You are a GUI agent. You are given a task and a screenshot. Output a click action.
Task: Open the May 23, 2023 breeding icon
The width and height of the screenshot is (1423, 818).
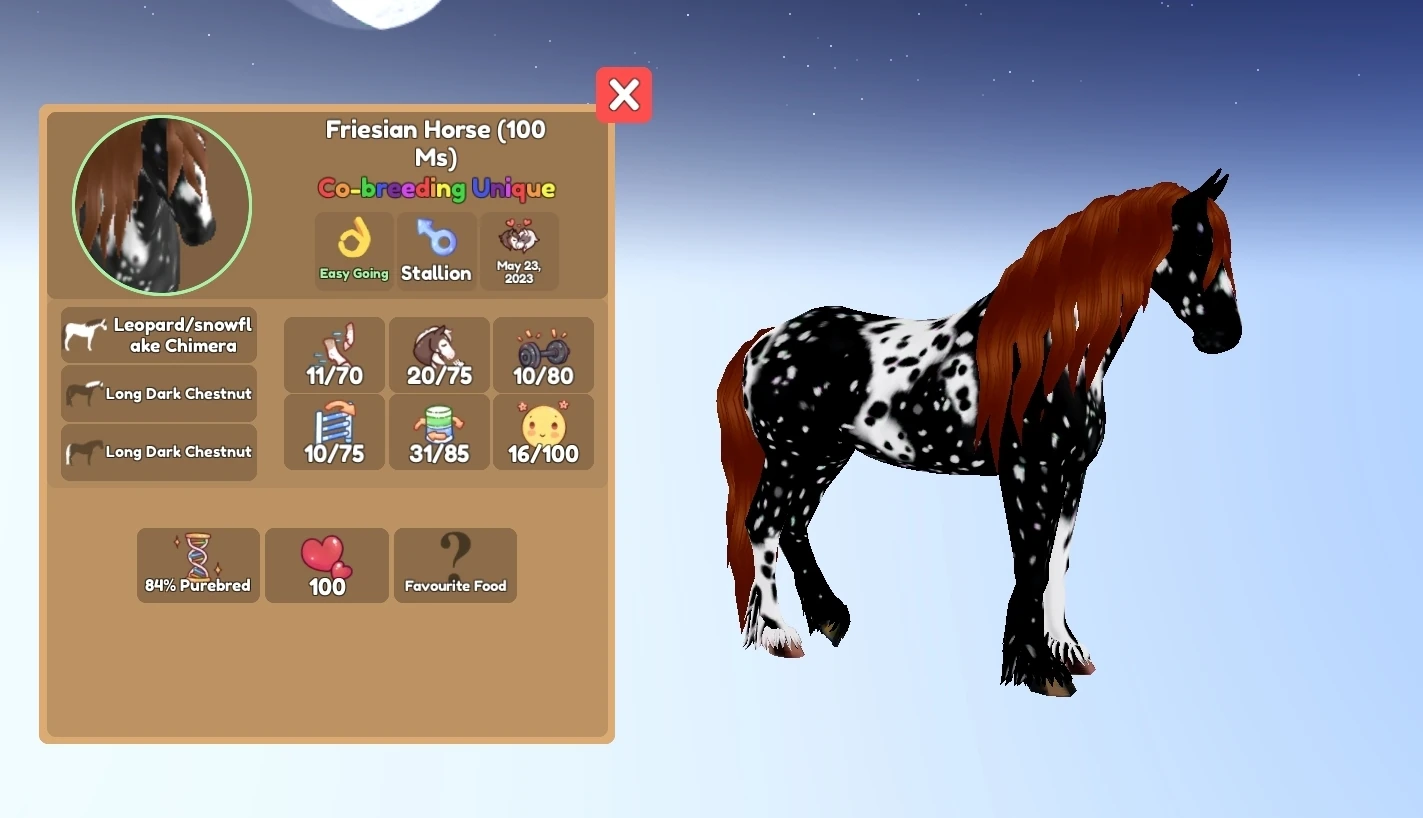point(519,250)
